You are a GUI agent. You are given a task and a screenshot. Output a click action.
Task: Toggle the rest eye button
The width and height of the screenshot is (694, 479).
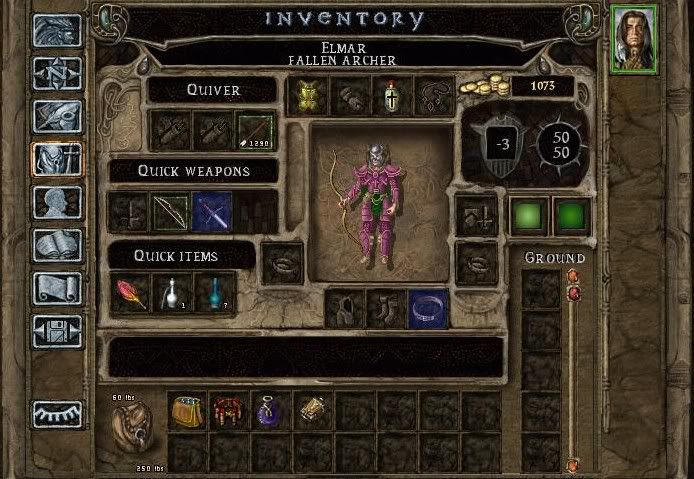pyautogui.click(x=57, y=413)
